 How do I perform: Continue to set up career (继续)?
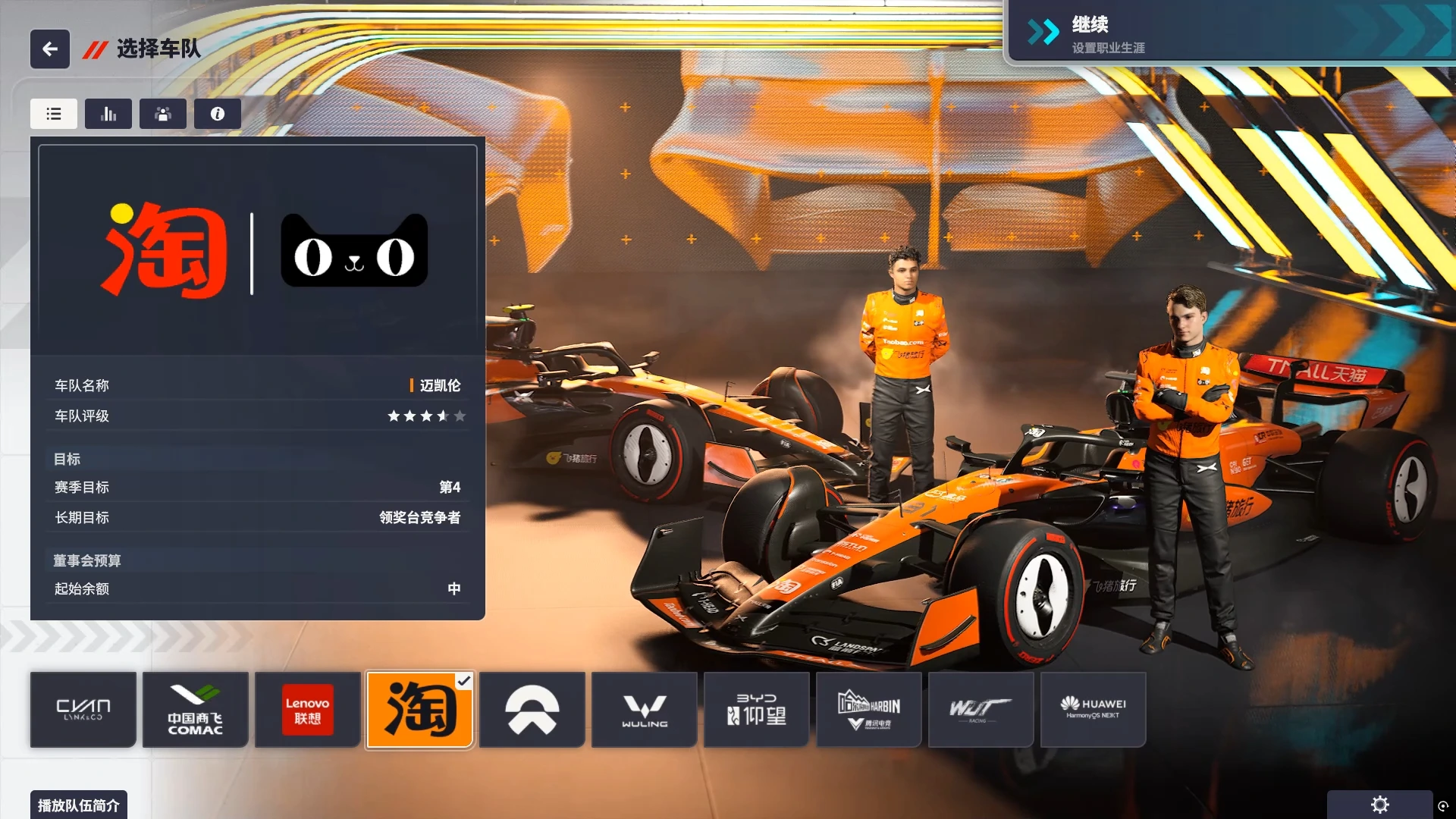point(1228,33)
